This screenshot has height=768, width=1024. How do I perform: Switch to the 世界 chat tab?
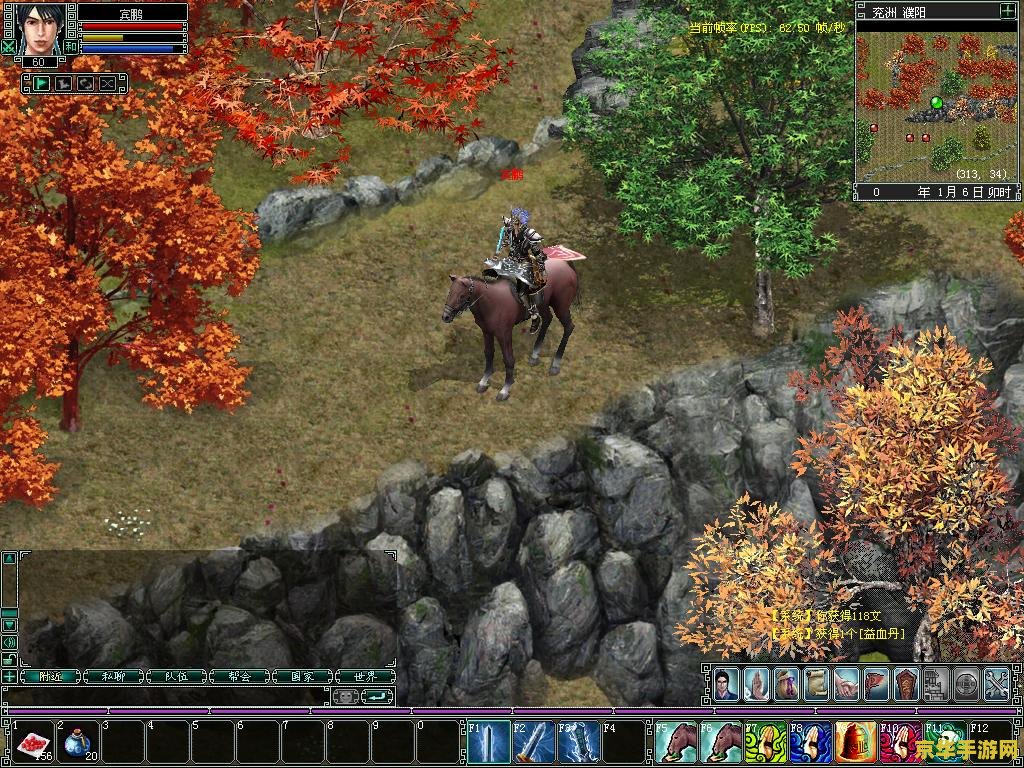pyautogui.click(x=365, y=676)
